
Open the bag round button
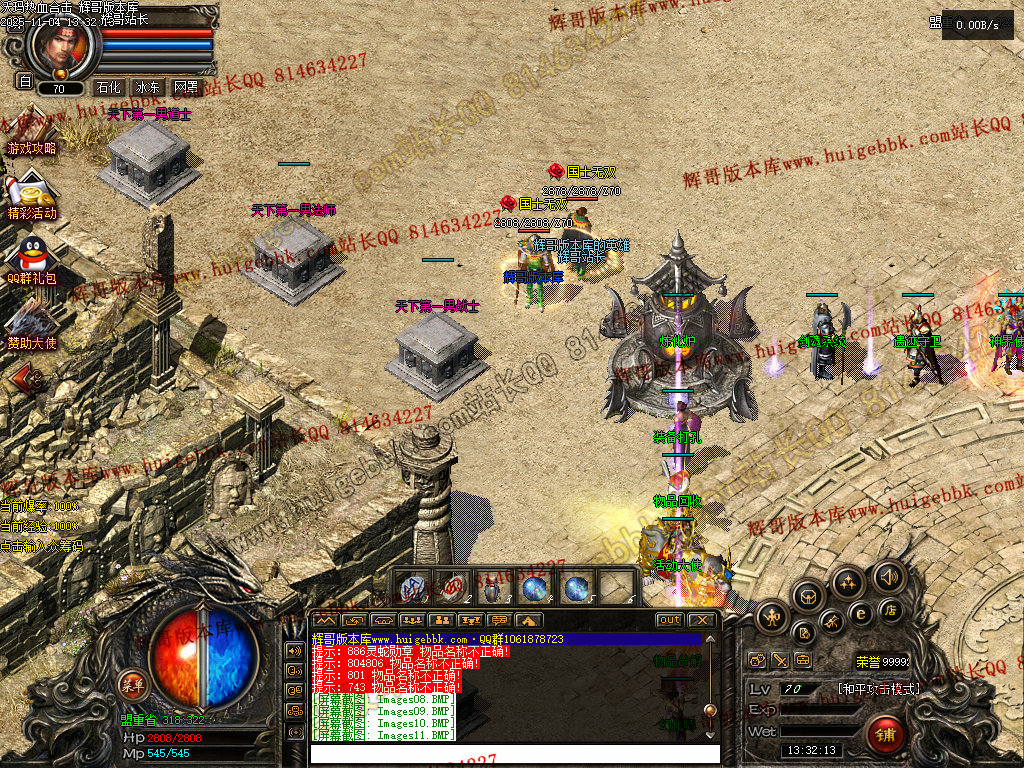point(807,597)
